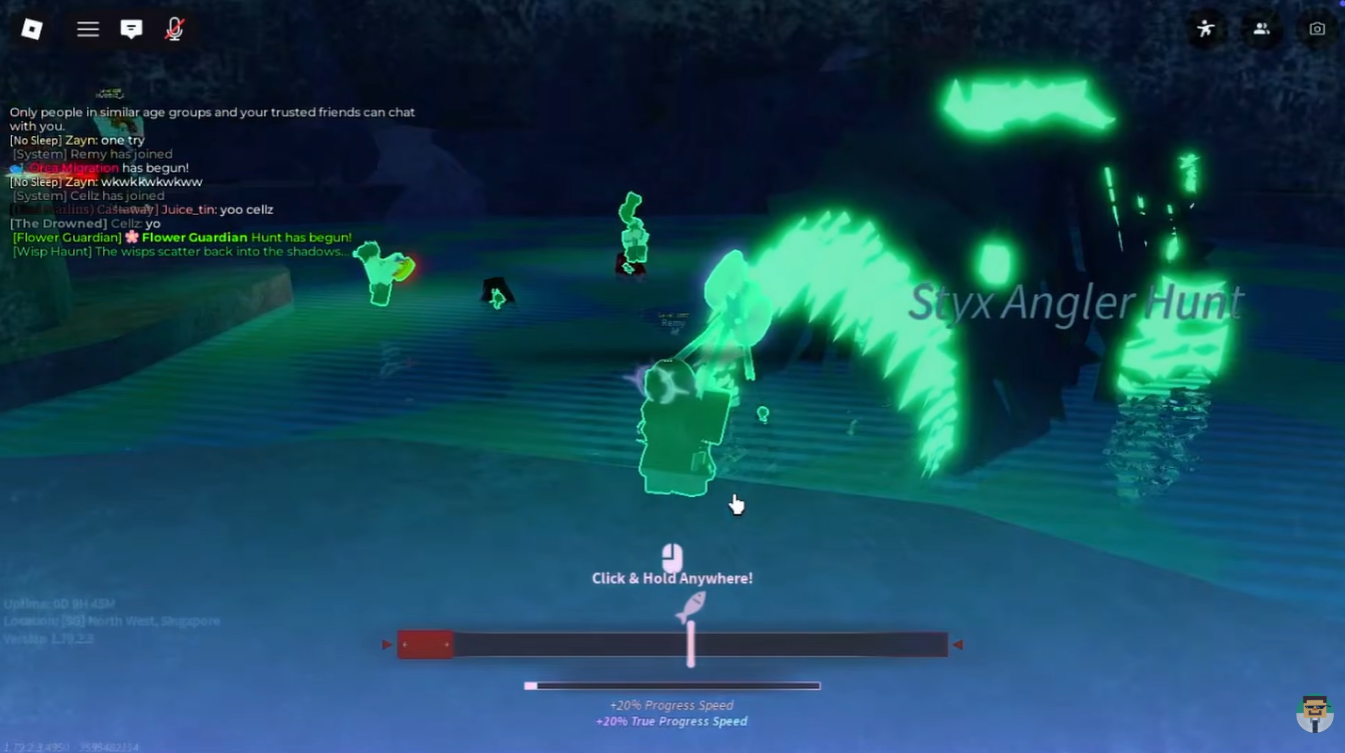Image resolution: width=1345 pixels, height=753 pixels.
Task: Unmute the crossed-out microphone
Action: click(x=173, y=29)
